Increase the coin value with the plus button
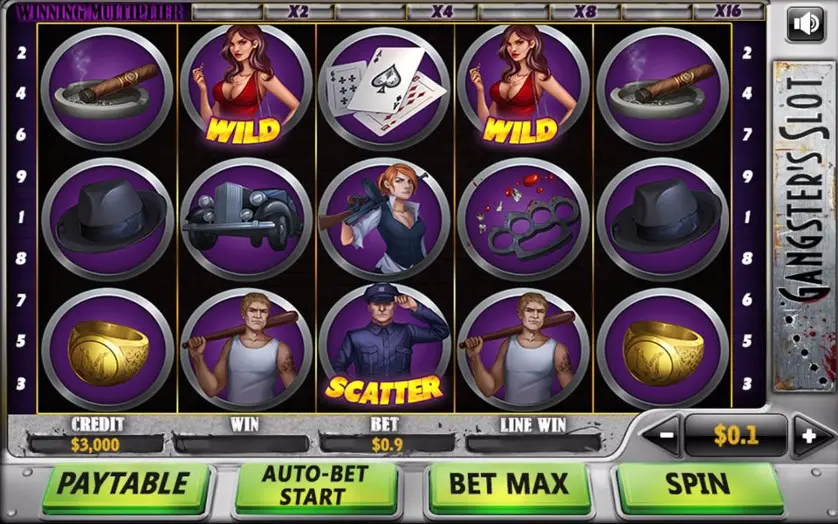Image resolution: width=838 pixels, height=524 pixels. tap(808, 437)
